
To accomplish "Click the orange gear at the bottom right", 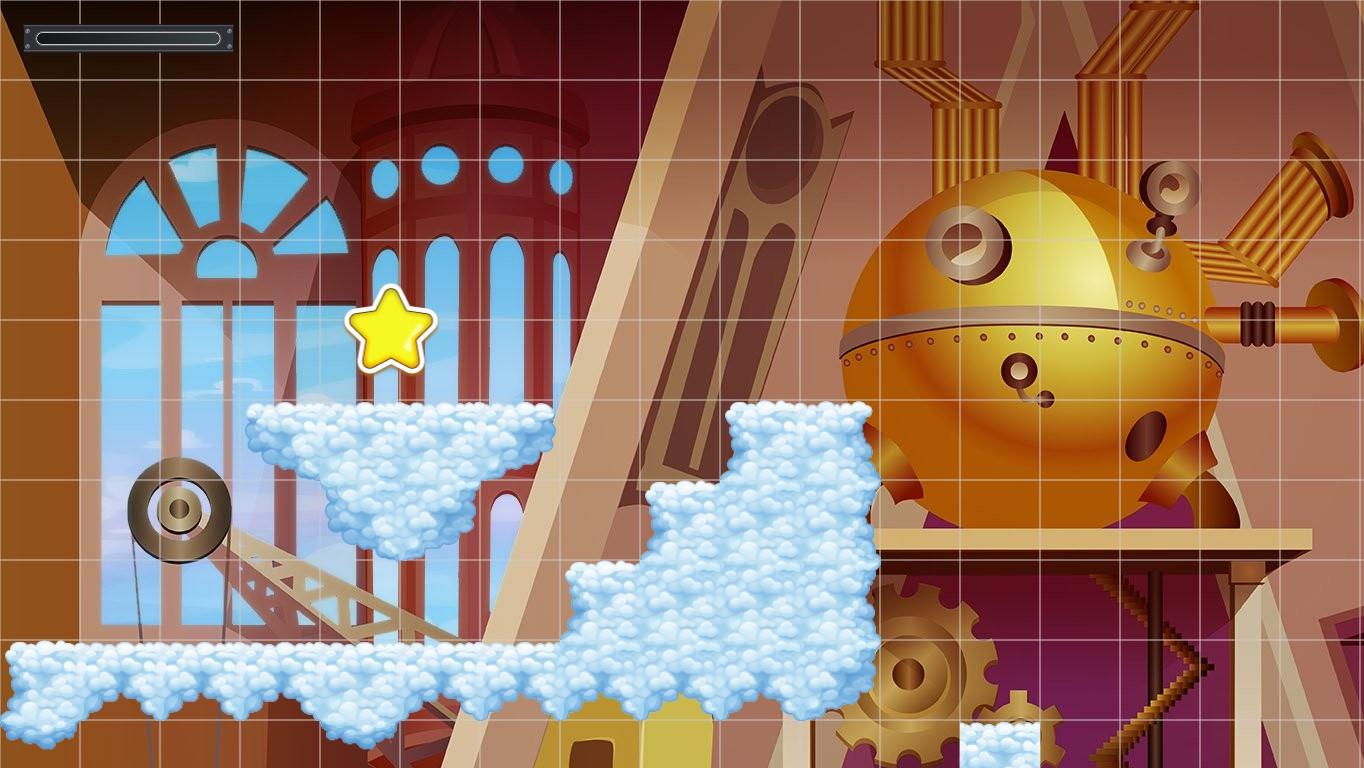I will pos(1020,740).
